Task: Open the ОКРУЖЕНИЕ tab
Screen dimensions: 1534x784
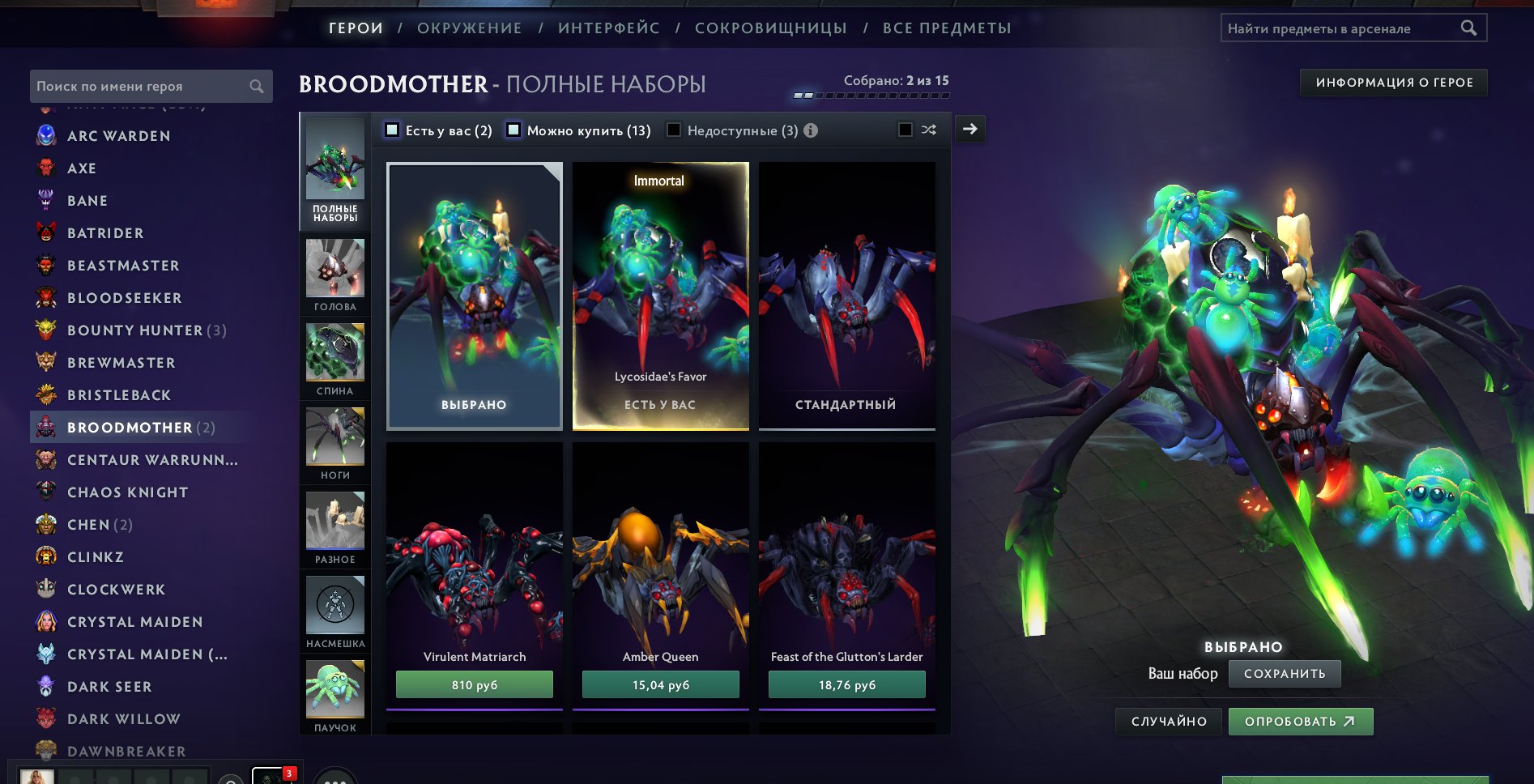Action: (469, 28)
